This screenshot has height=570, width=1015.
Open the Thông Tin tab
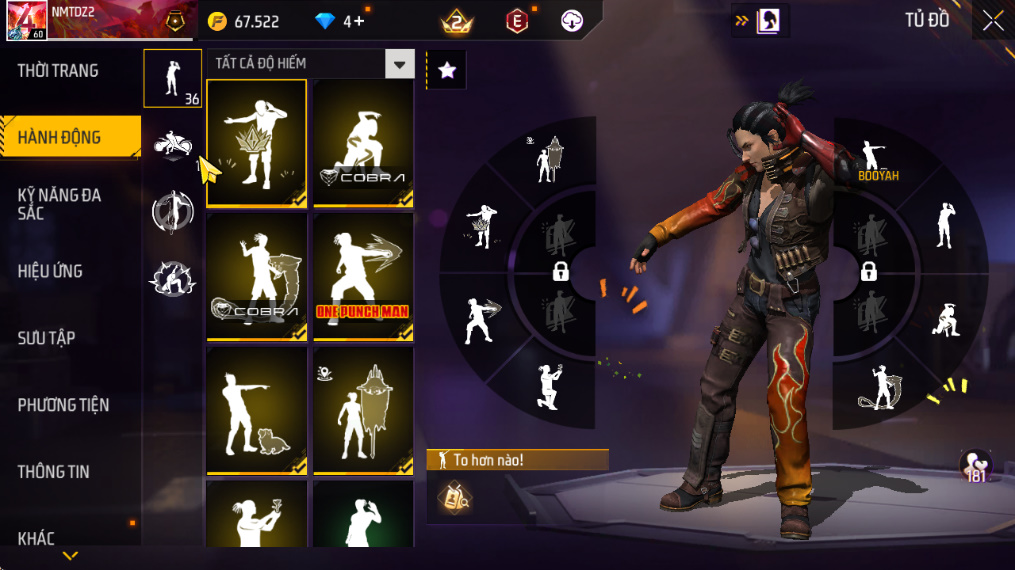(54, 472)
